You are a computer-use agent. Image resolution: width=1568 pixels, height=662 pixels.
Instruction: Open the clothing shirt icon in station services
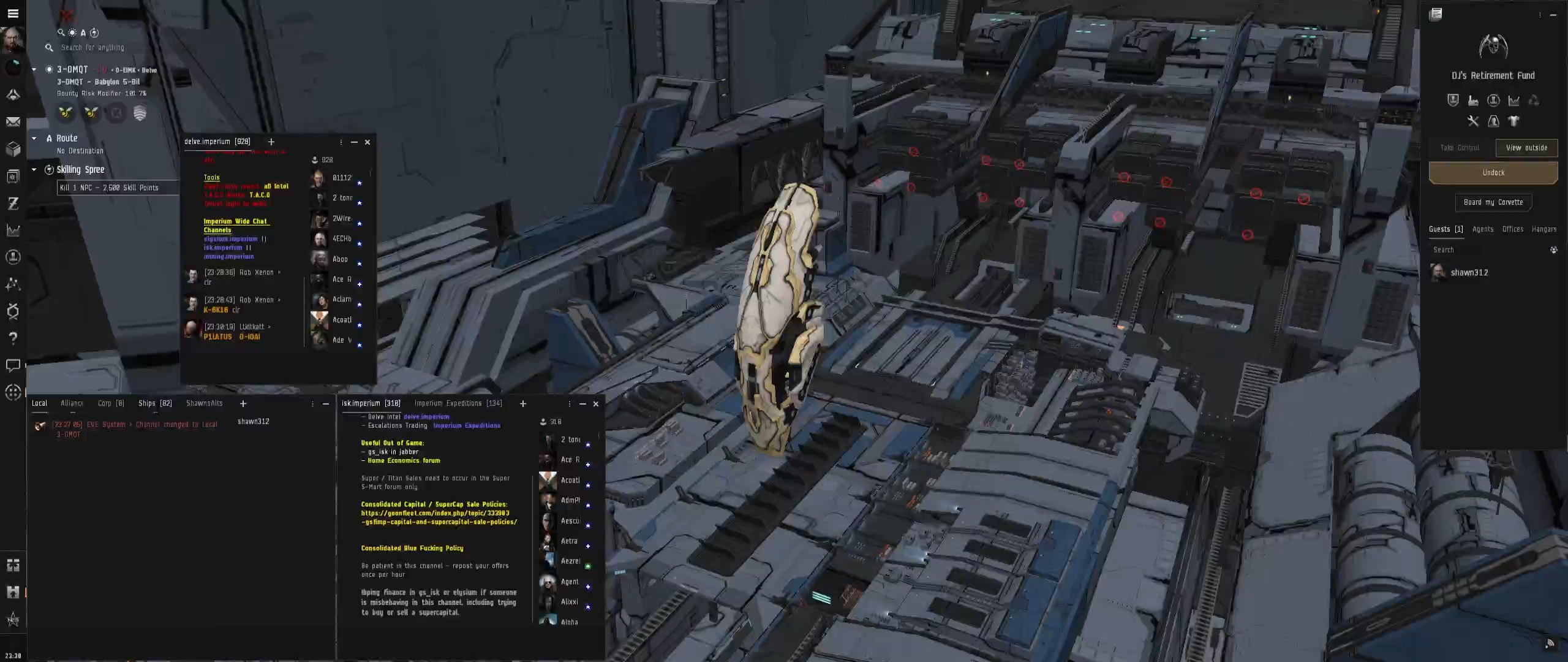tap(1514, 121)
